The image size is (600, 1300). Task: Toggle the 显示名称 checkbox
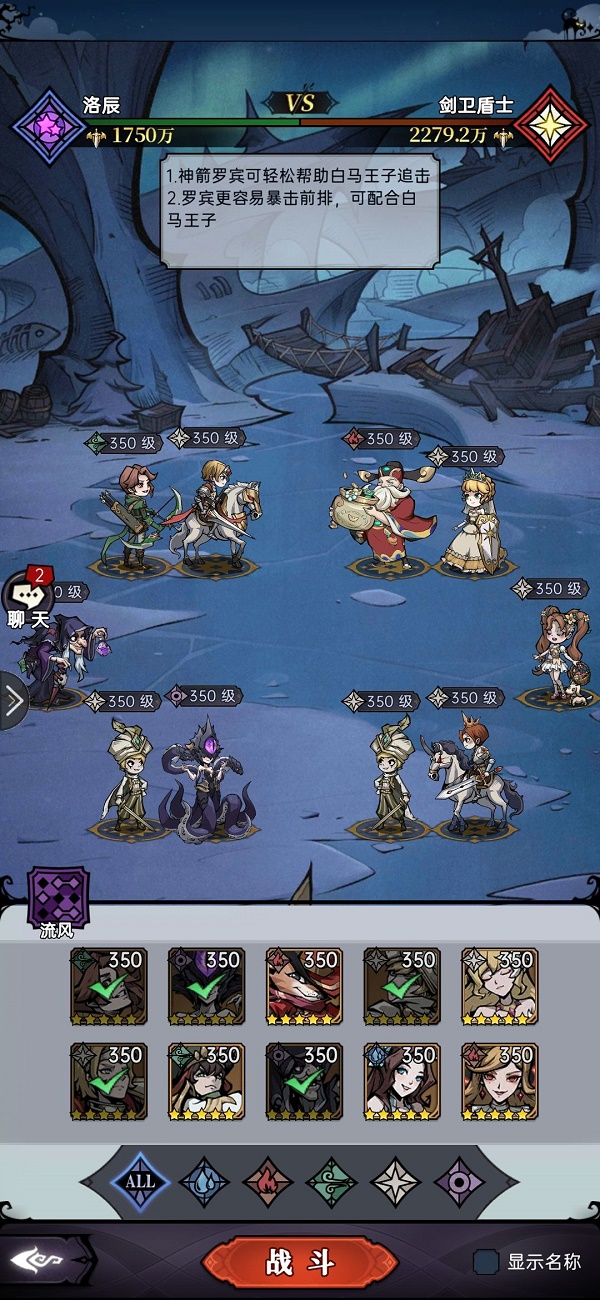click(486, 1262)
